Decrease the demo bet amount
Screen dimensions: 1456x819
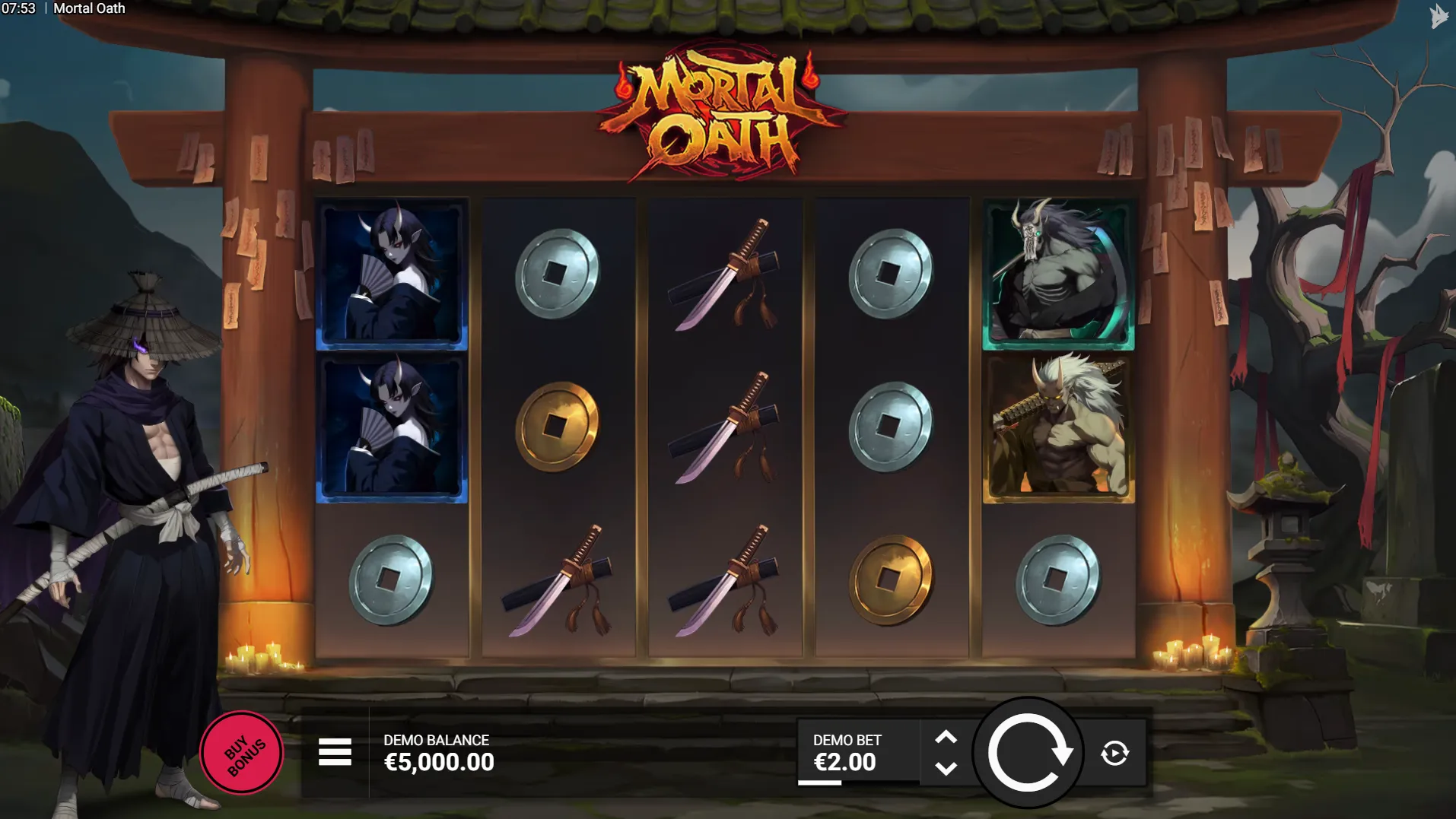tap(946, 769)
